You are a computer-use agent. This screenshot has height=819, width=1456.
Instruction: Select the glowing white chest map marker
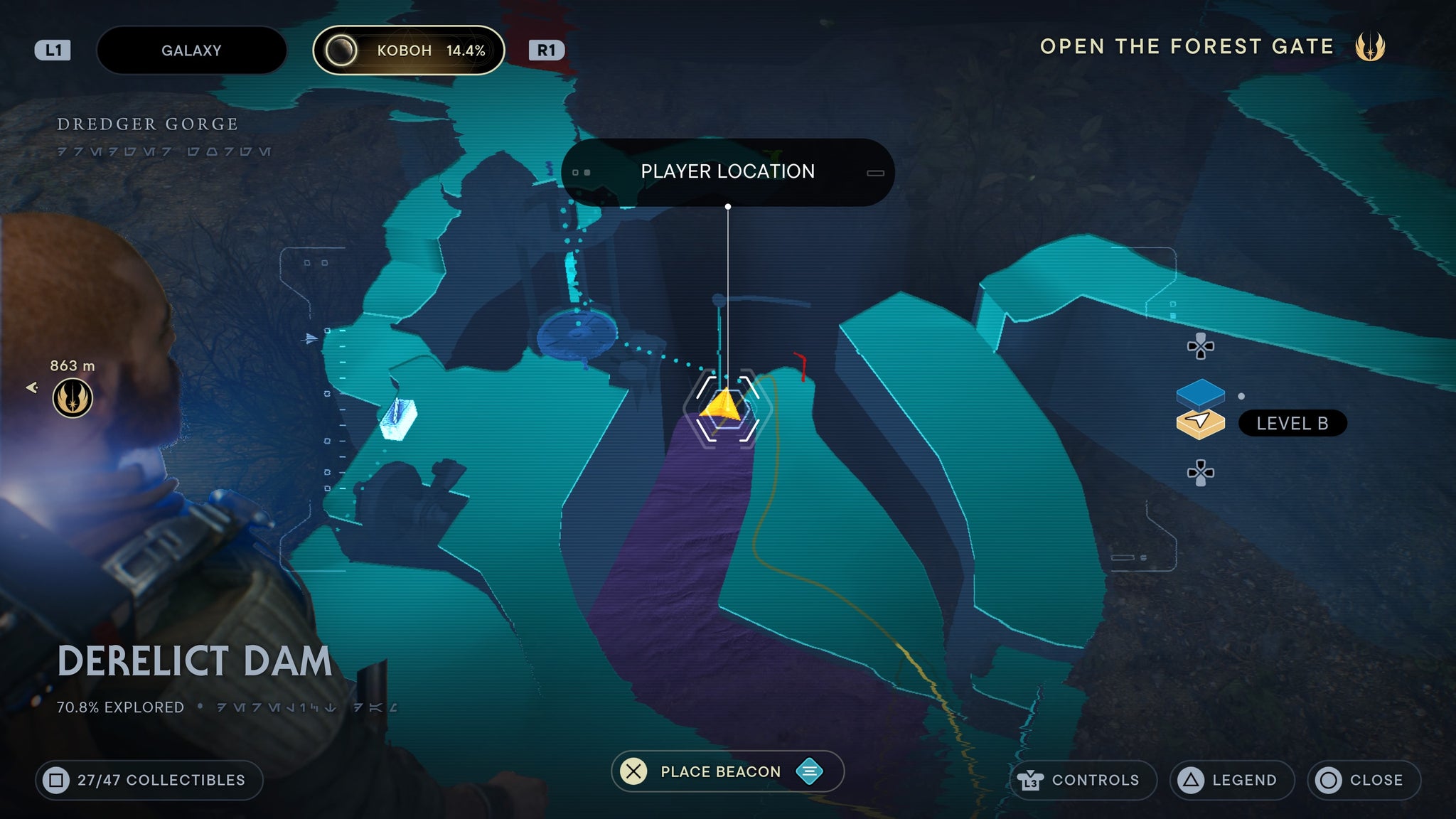[x=398, y=418]
